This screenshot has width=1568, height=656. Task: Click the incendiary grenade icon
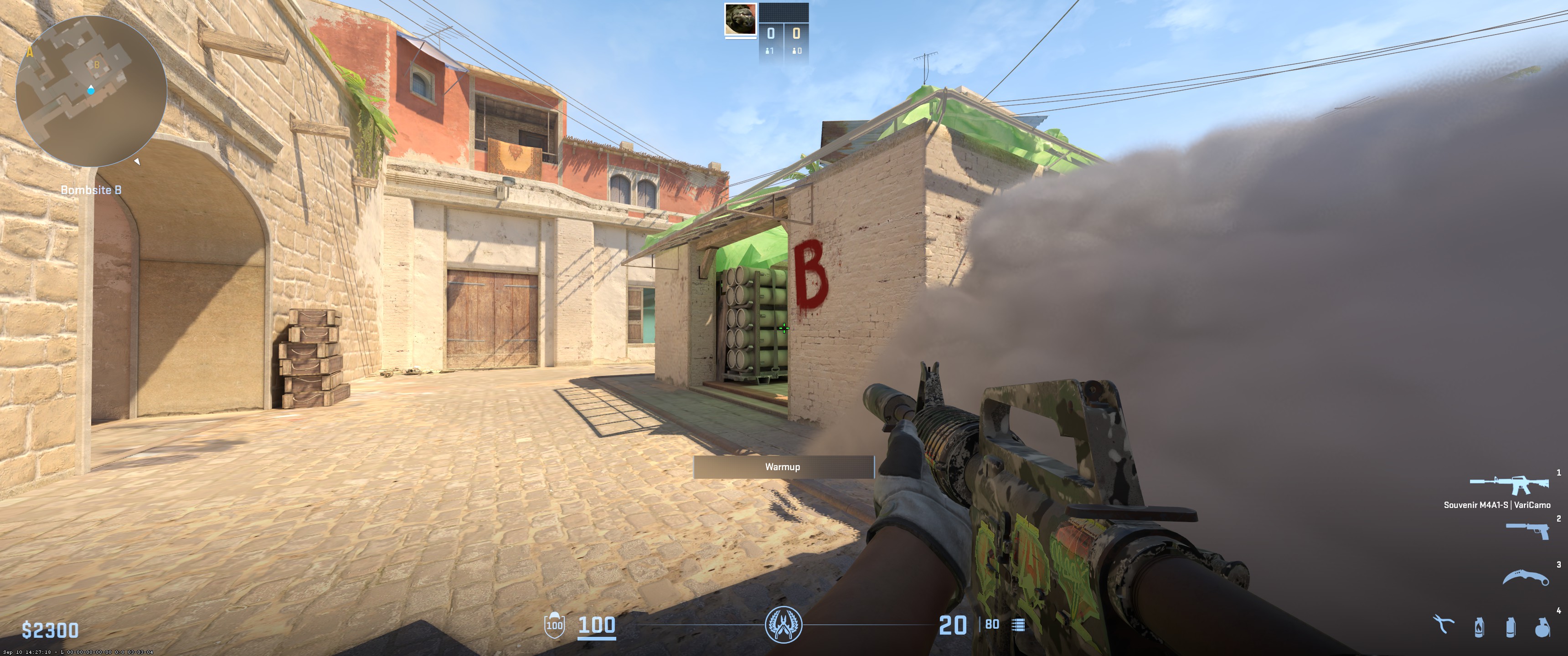coord(1479,627)
